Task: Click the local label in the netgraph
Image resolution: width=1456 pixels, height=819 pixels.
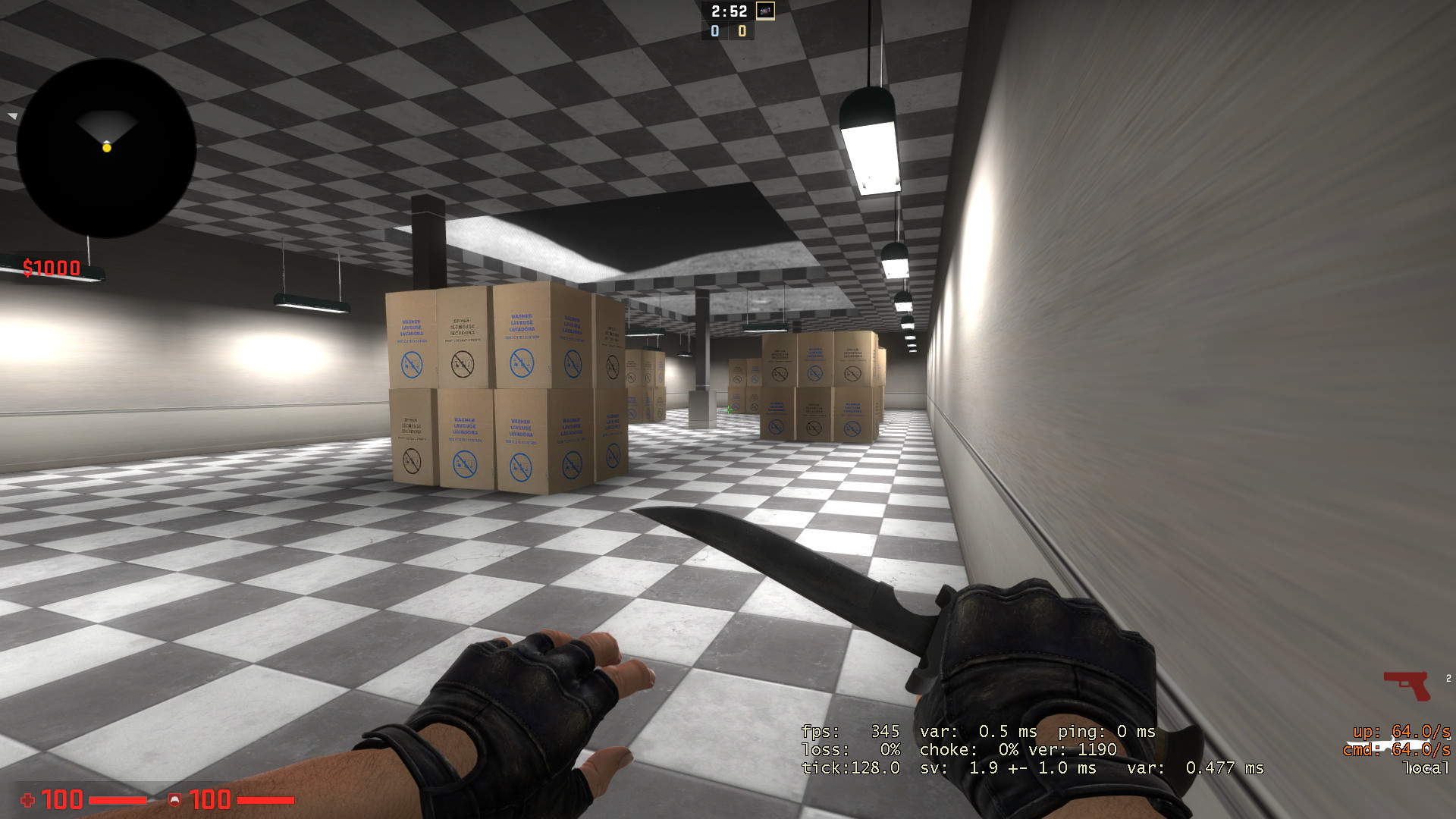Action: pos(1426,768)
